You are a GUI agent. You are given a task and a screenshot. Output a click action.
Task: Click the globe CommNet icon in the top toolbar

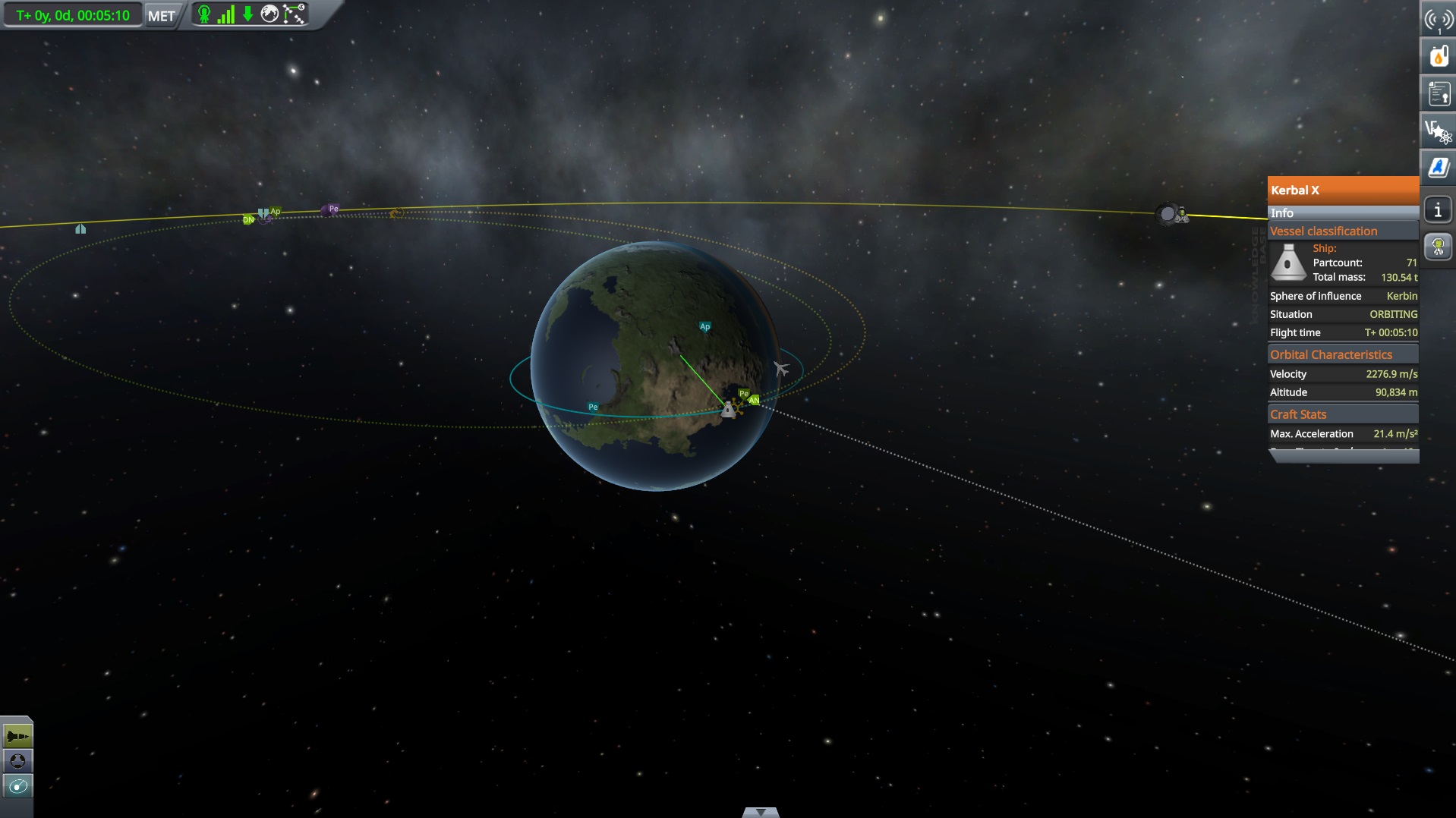pos(269,14)
